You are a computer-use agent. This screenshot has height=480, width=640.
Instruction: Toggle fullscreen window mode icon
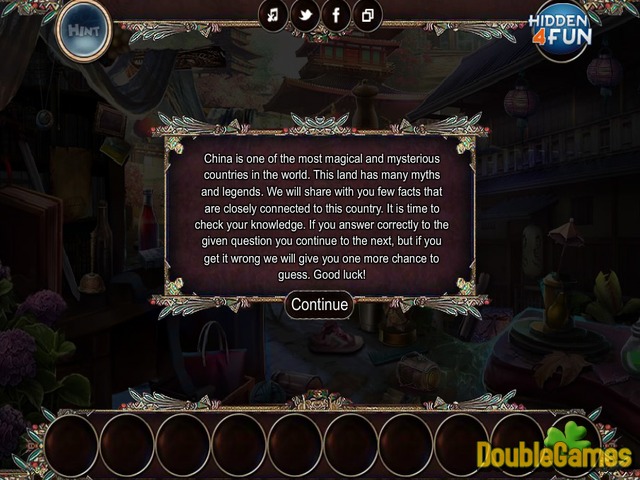point(367,16)
